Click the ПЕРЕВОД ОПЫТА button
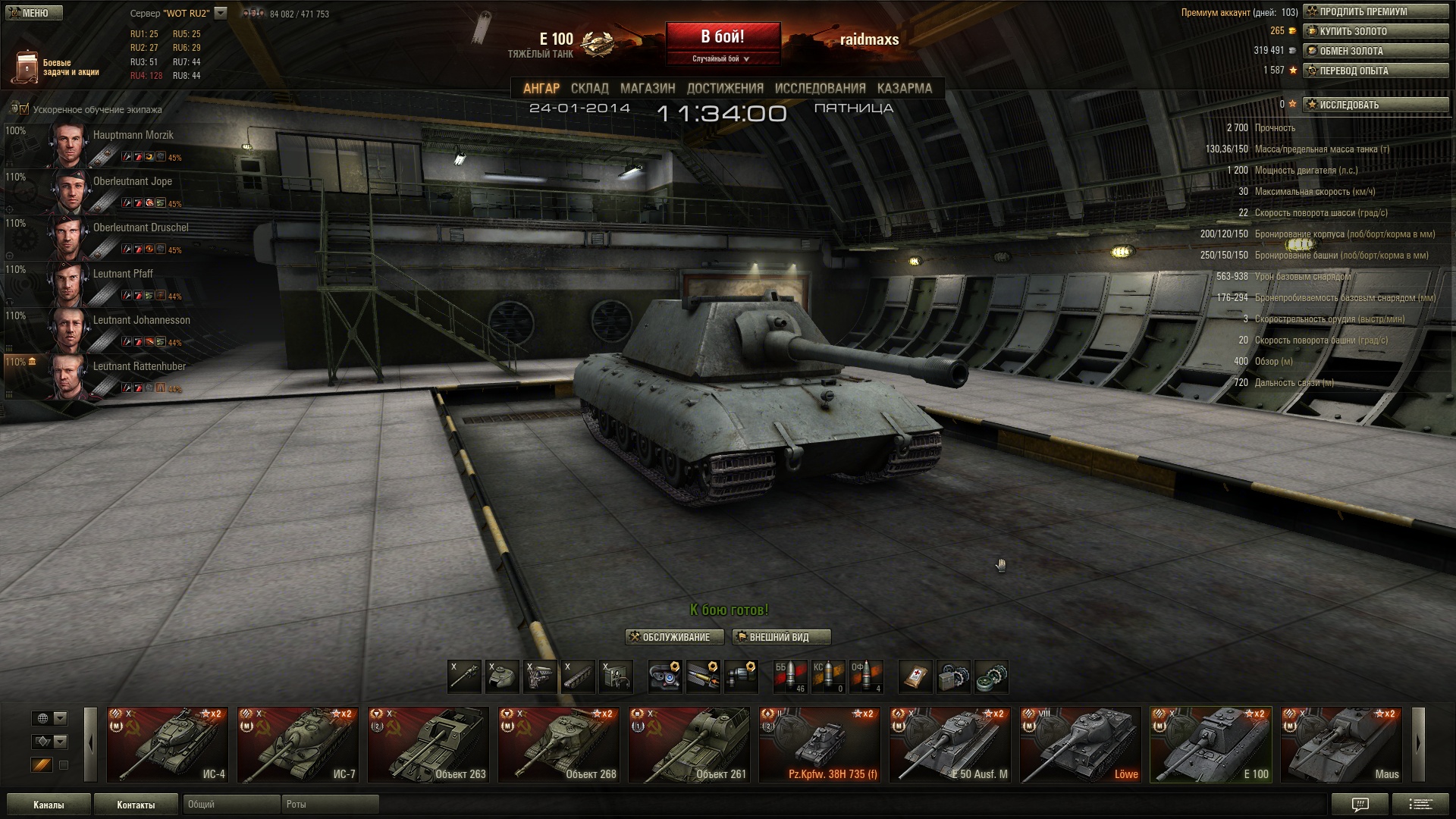 1375,71
